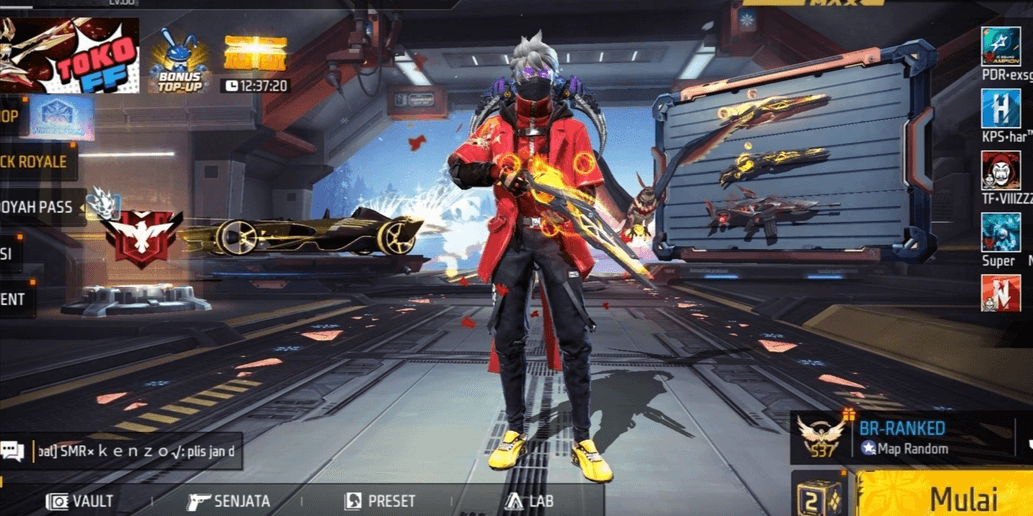Open the Bonus Top-Up rabbit icon
1033x516 pixels.
click(179, 60)
